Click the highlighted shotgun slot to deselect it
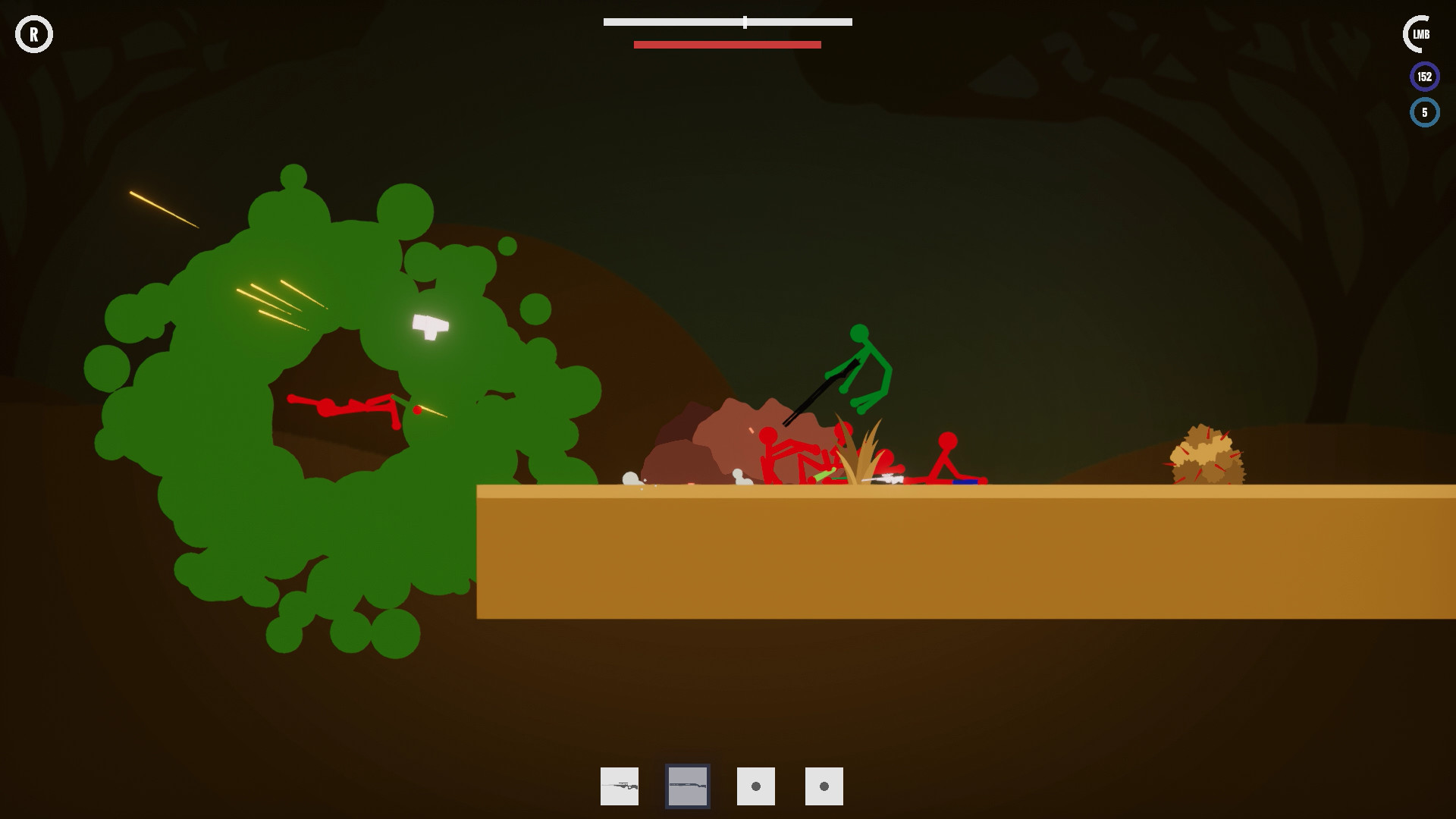Image resolution: width=1456 pixels, height=819 pixels. (687, 786)
